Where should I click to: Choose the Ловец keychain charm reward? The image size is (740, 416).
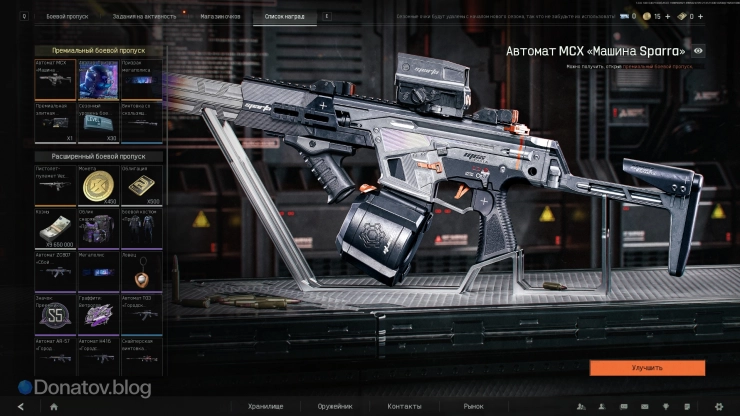pyautogui.click(x=140, y=271)
